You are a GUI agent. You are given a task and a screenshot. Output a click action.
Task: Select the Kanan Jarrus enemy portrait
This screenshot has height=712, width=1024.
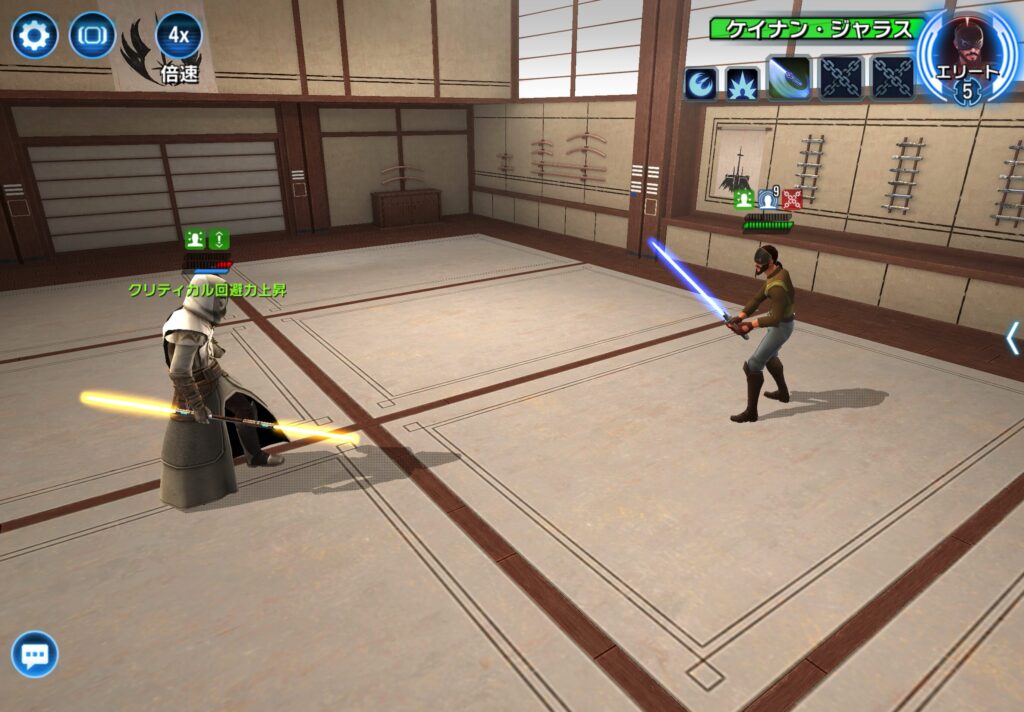(967, 50)
